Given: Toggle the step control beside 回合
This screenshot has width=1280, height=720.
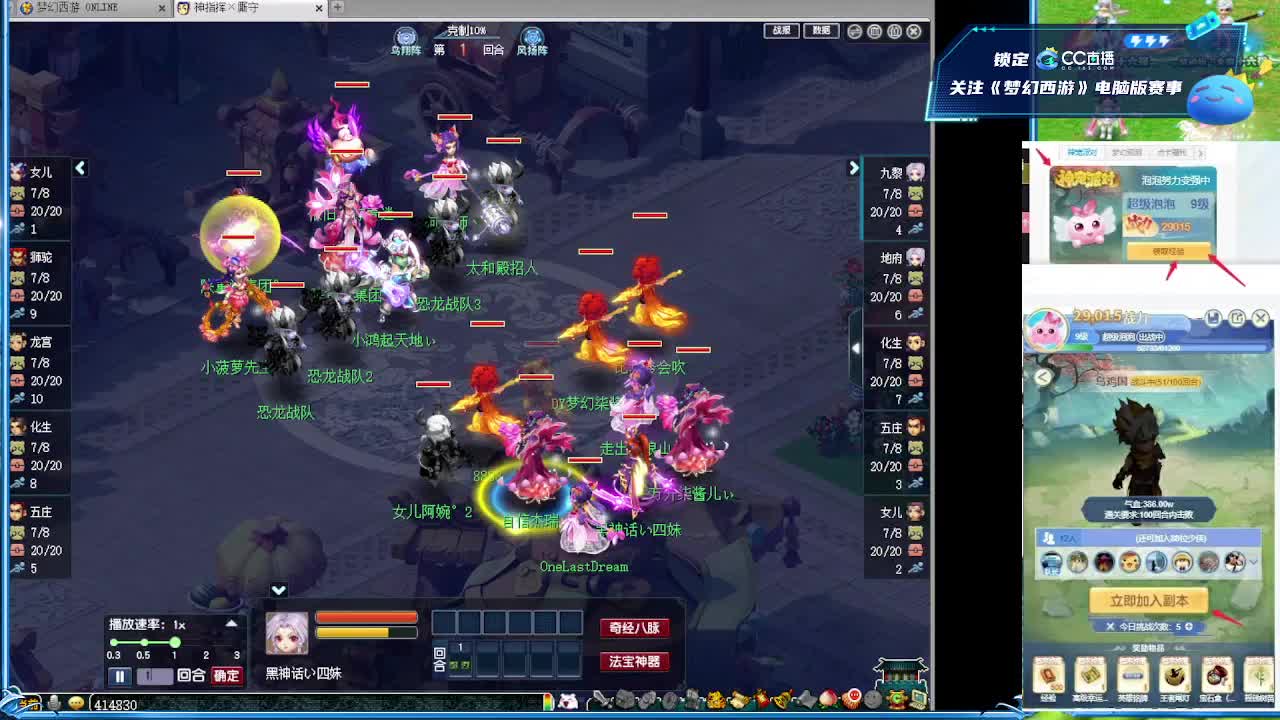Looking at the screenshot, I should point(155,675).
